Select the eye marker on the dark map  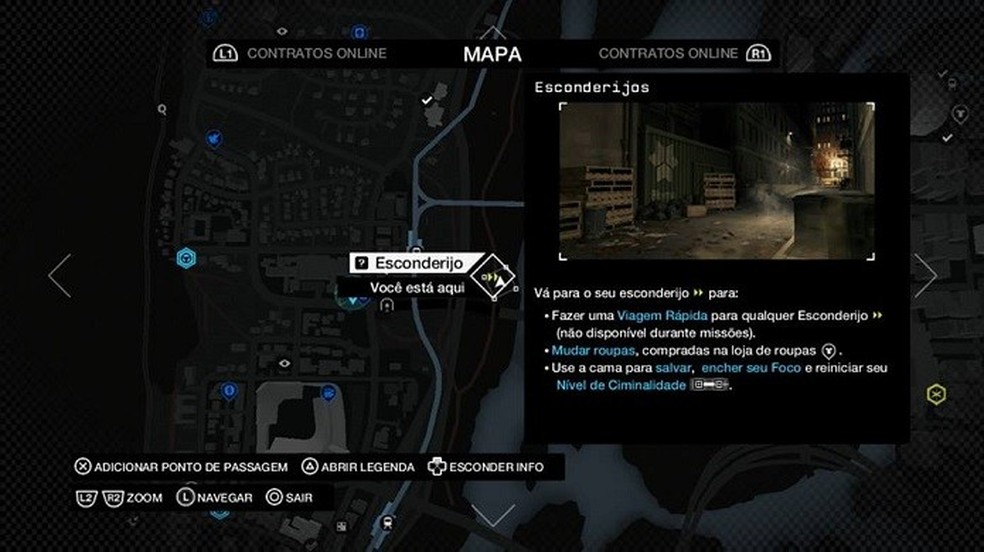coord(285,363)
